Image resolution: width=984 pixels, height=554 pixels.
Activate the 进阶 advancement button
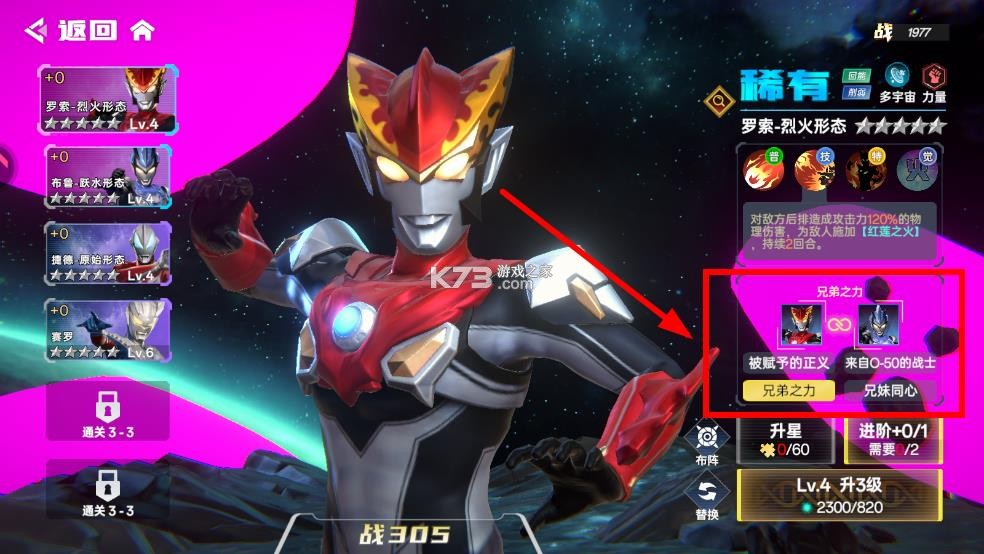[894, 440]
